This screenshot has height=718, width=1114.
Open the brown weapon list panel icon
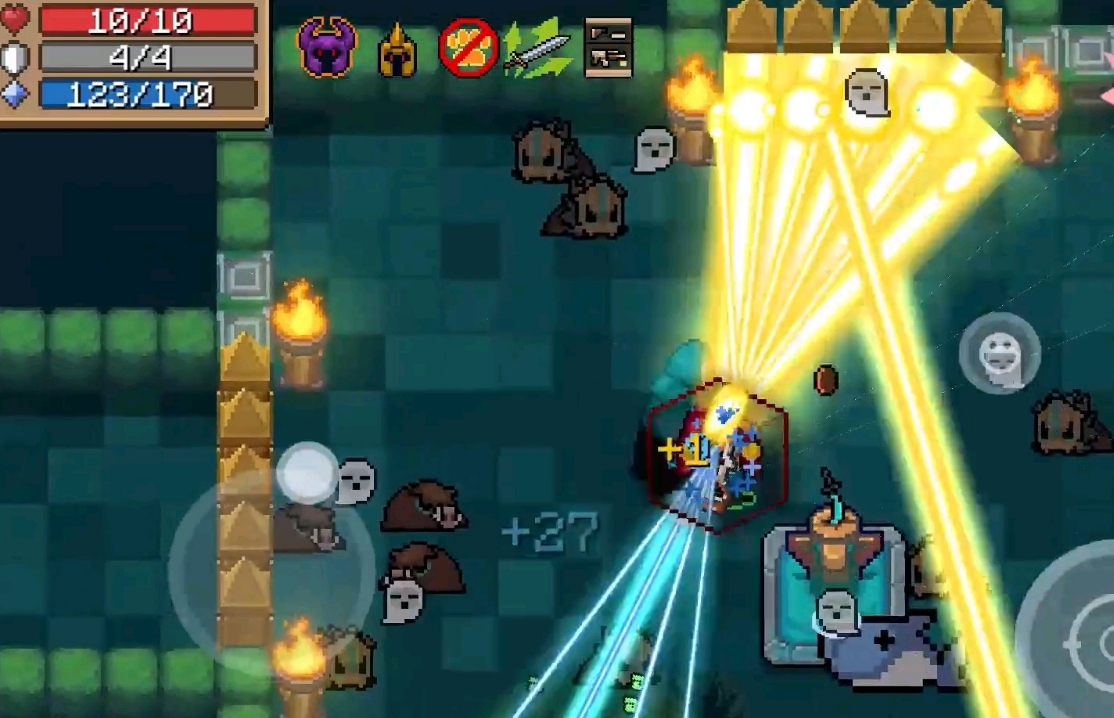[608, 47]
